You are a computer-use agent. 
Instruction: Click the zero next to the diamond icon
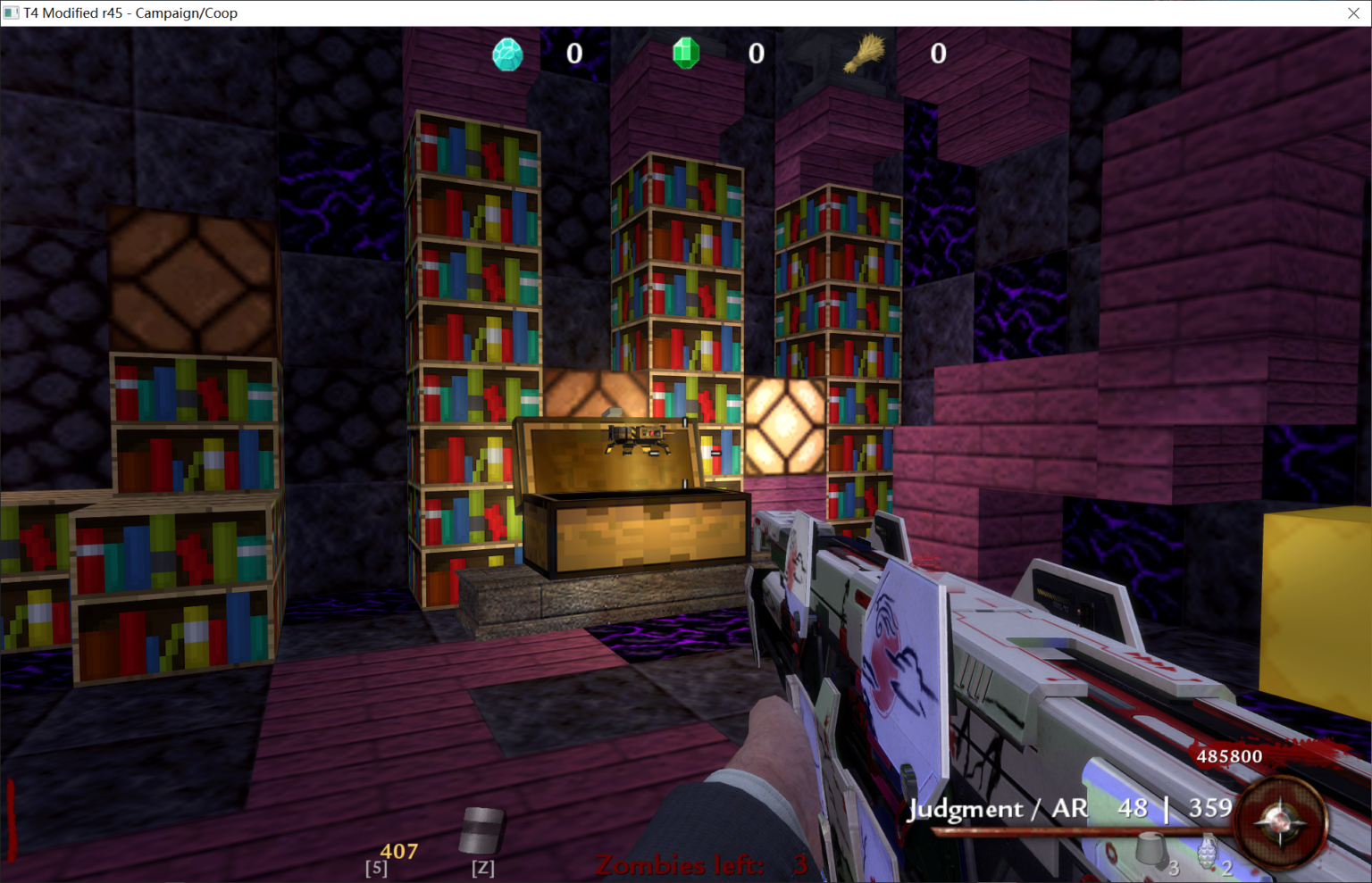click(x=574, y=54)
